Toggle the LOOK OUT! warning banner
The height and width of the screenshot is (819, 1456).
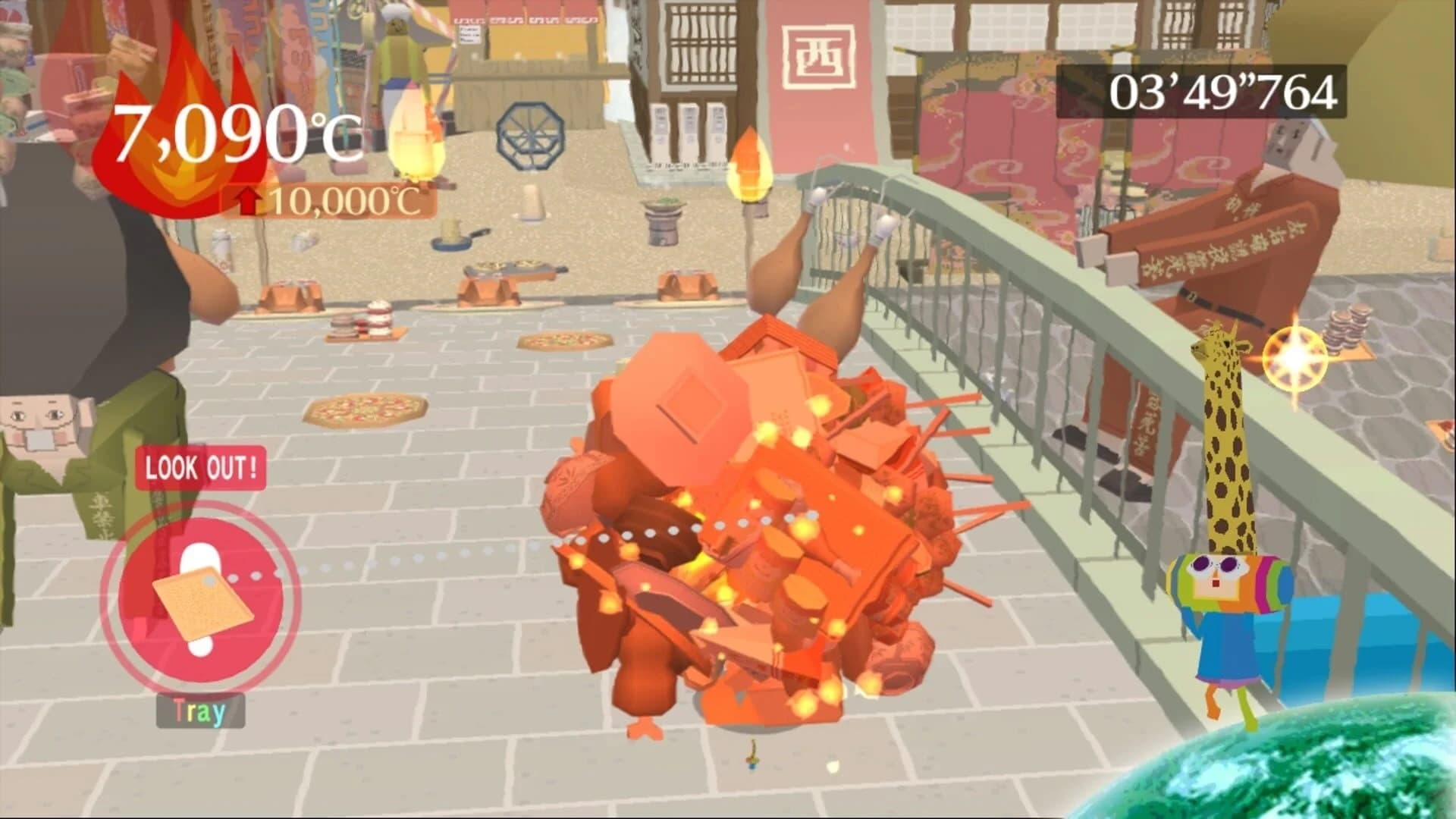click(200, 469)
